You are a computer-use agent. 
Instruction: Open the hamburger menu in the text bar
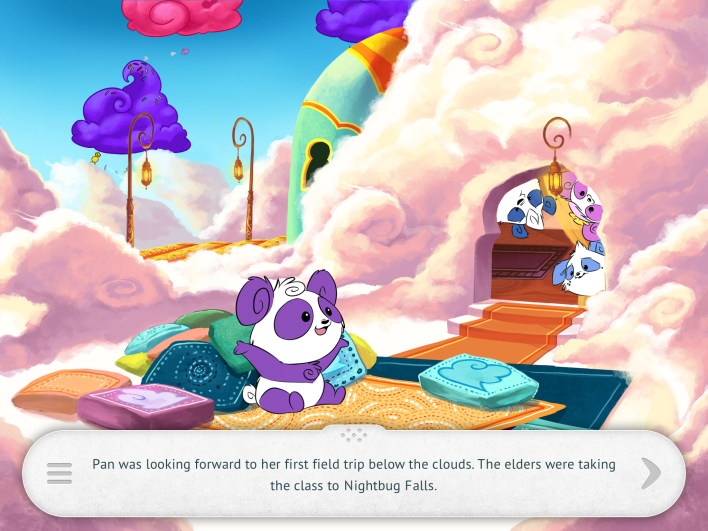coord(59,473)
